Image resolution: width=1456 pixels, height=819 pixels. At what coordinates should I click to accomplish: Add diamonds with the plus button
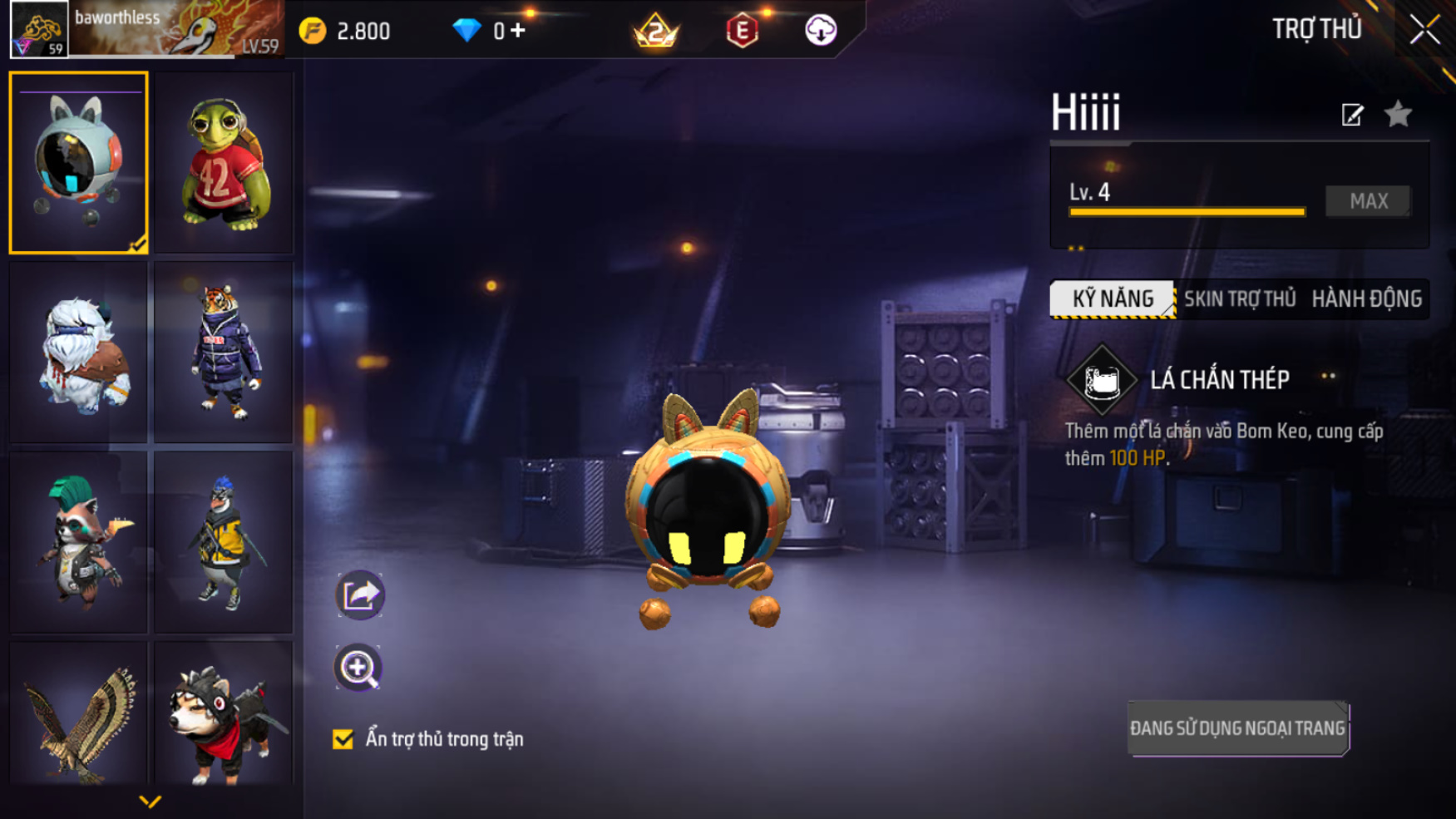(518, 31)
